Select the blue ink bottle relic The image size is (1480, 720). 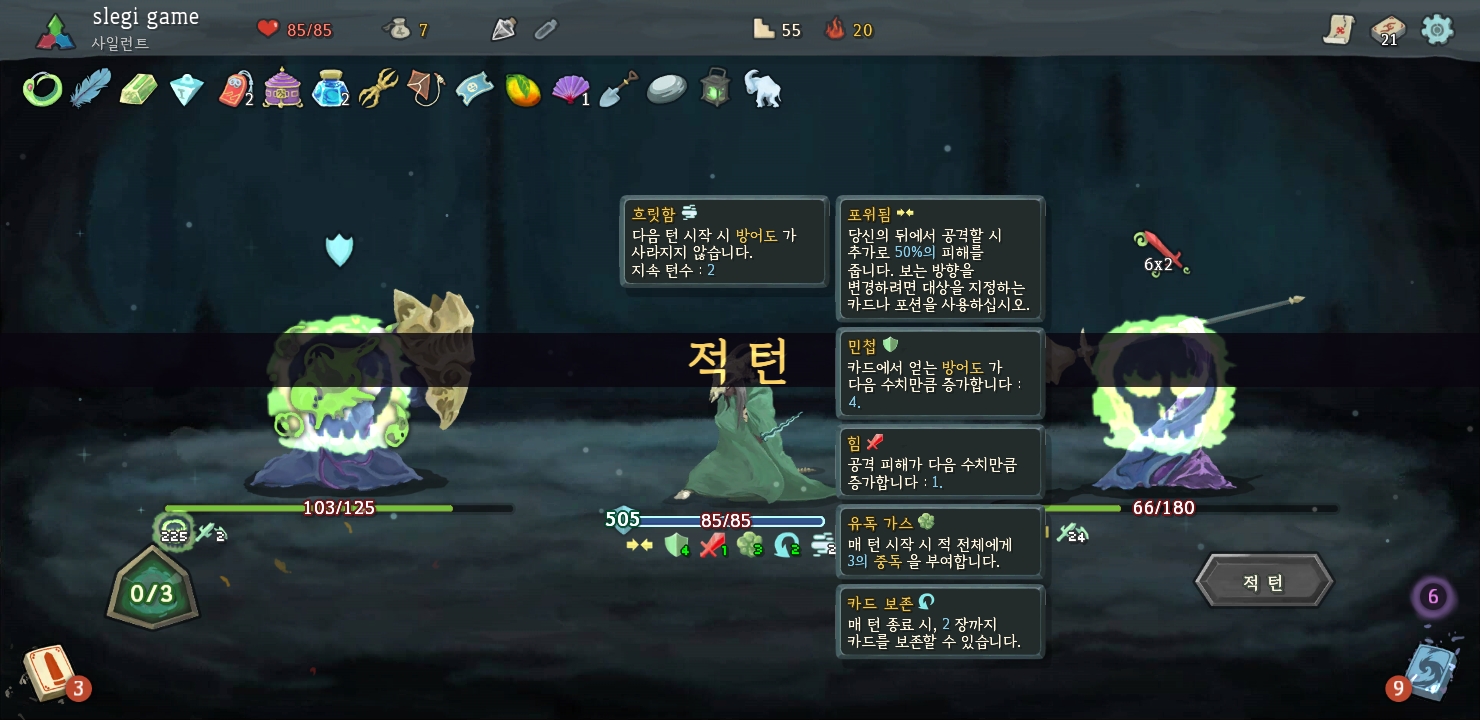click(x=329, y=90)
